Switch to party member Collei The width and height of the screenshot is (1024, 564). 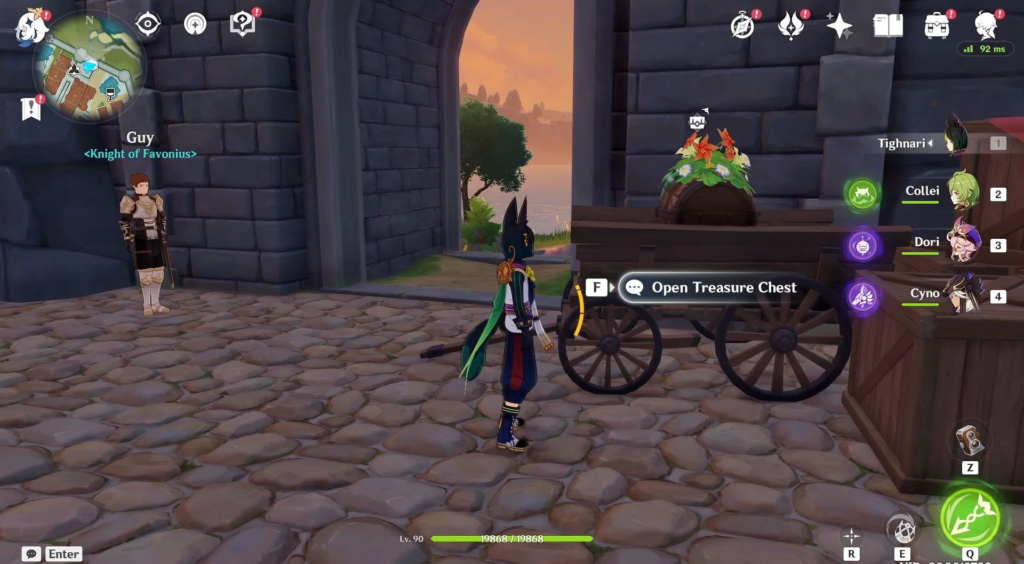(x=962, y=192)
